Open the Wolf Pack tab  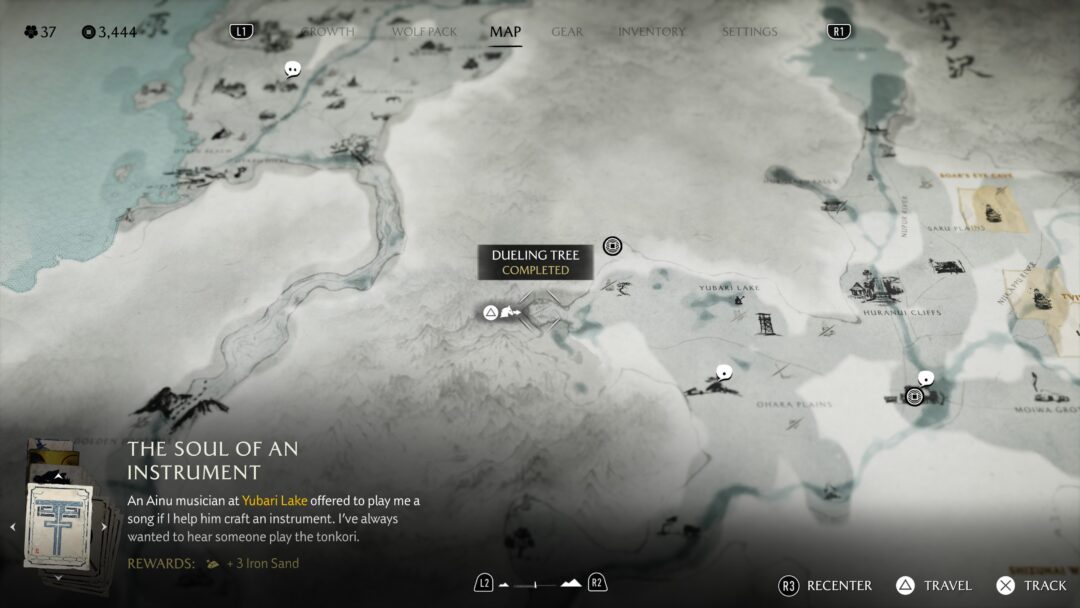tap(424, 32)
